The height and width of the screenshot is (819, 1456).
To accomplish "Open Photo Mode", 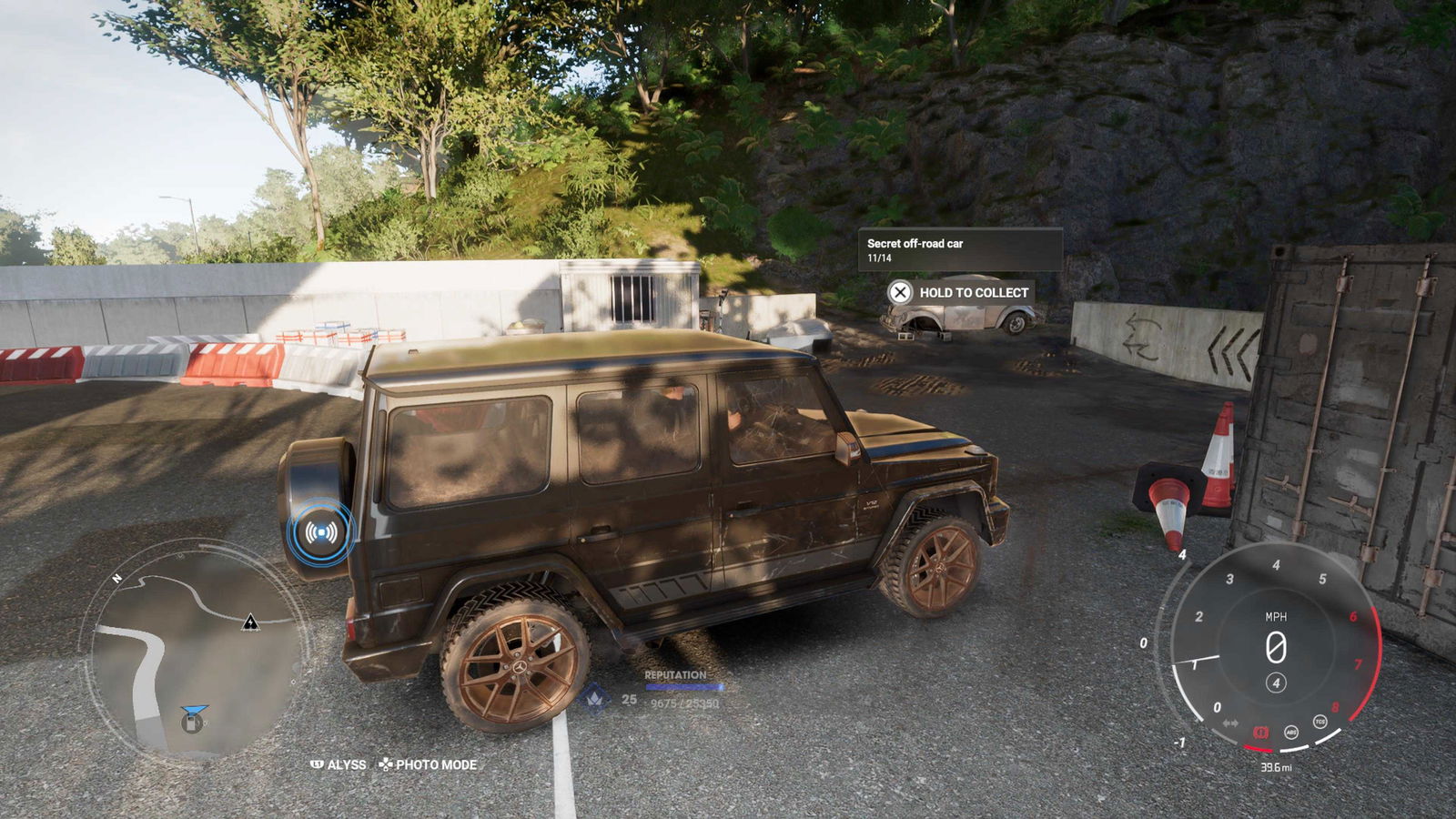I will click(x=428, y=764).
